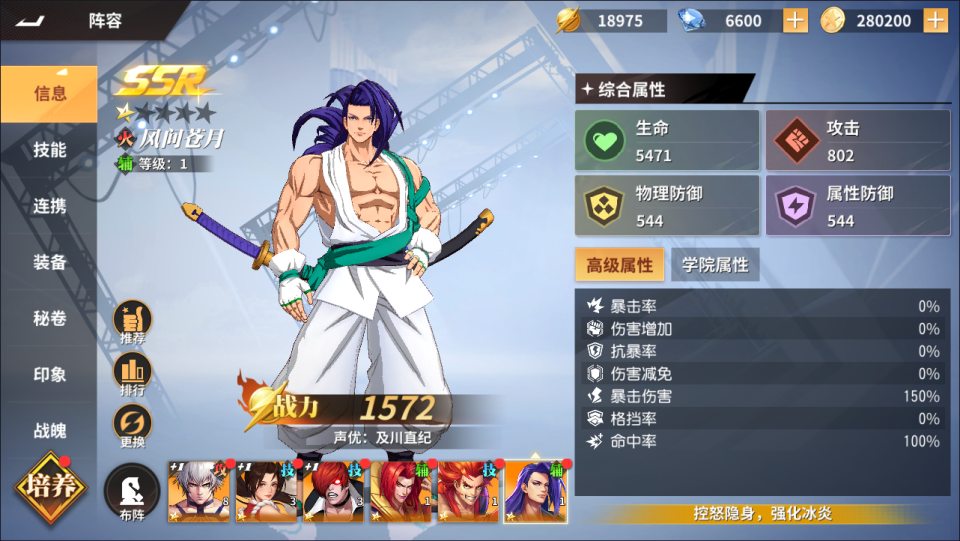Select the 信息 (Info) tab
This screenshot has height=541, width=960.
[49, 94]
